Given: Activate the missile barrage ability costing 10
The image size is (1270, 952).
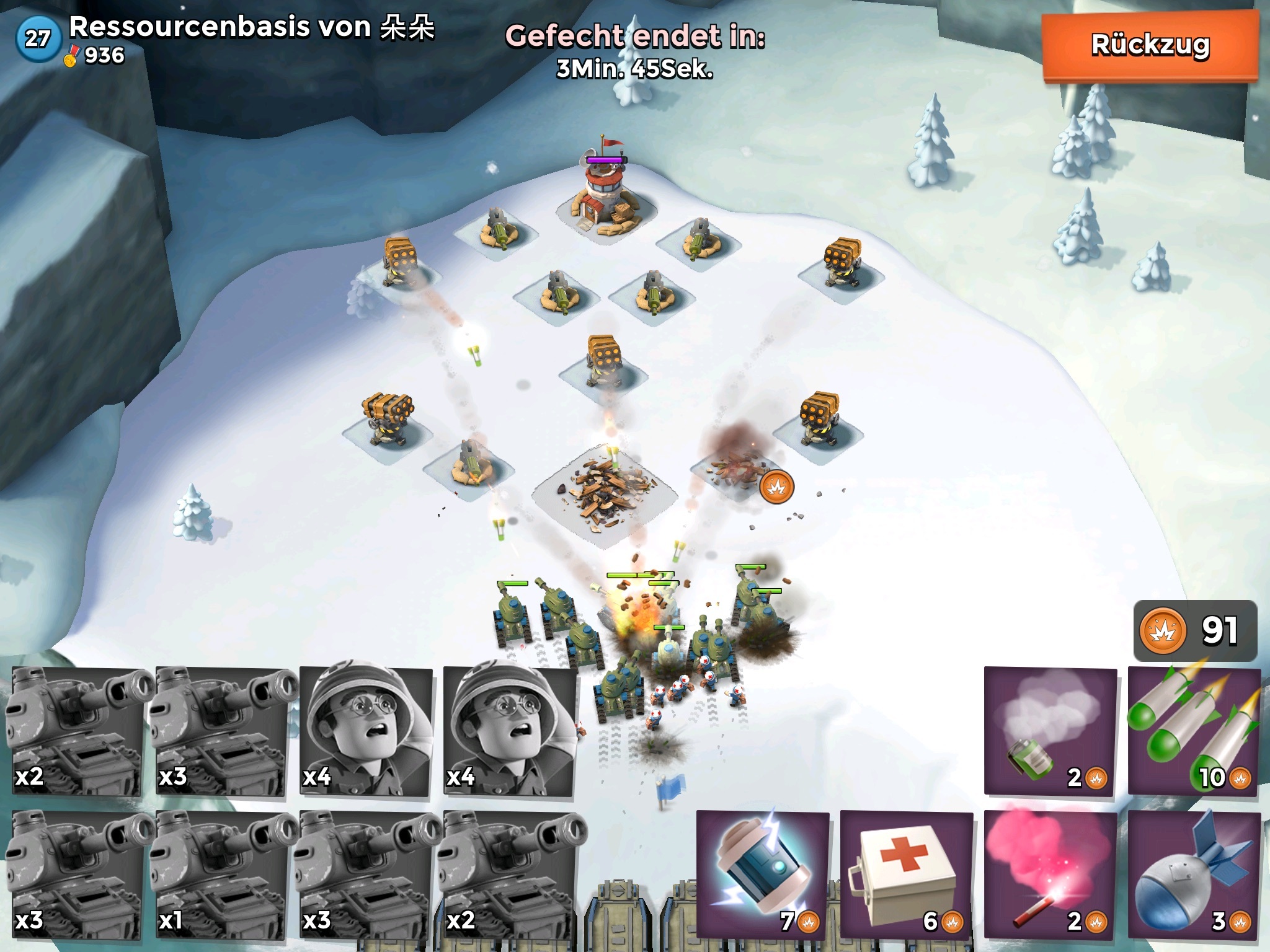Looking at the screenshot, I should click(x=1194, y=731).
